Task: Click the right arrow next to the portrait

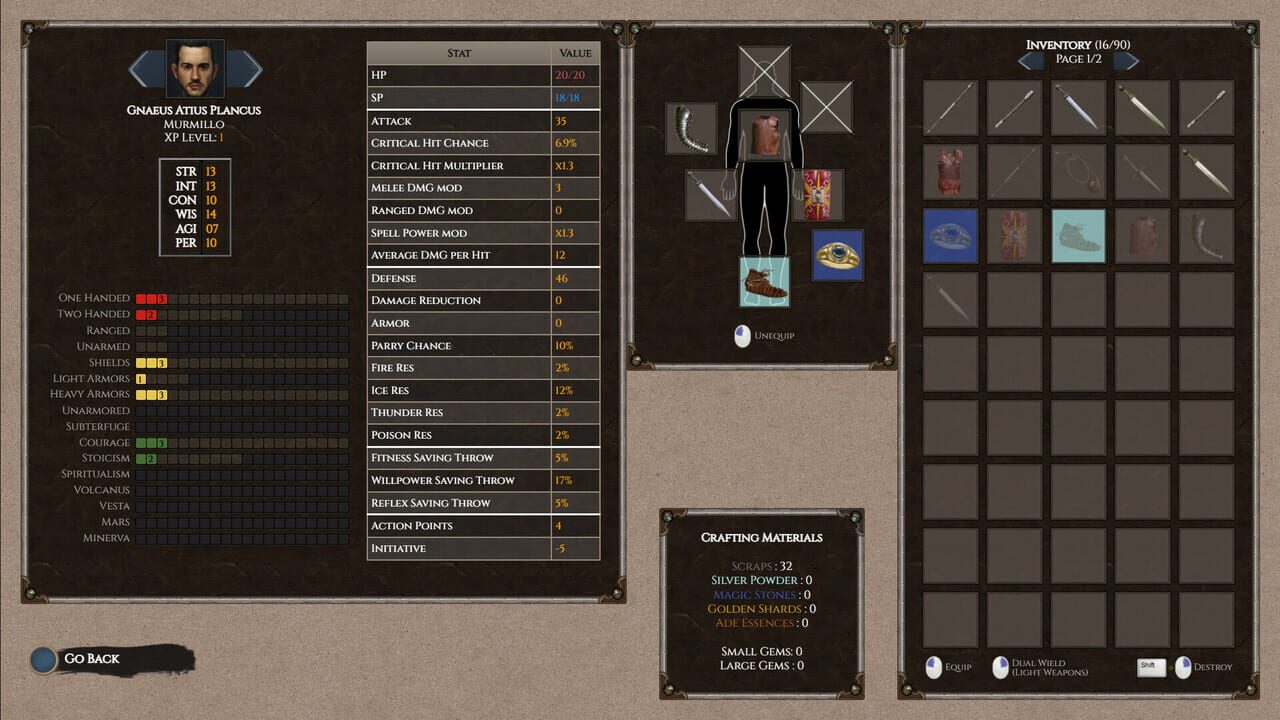Action: click(x=243, y=68)
